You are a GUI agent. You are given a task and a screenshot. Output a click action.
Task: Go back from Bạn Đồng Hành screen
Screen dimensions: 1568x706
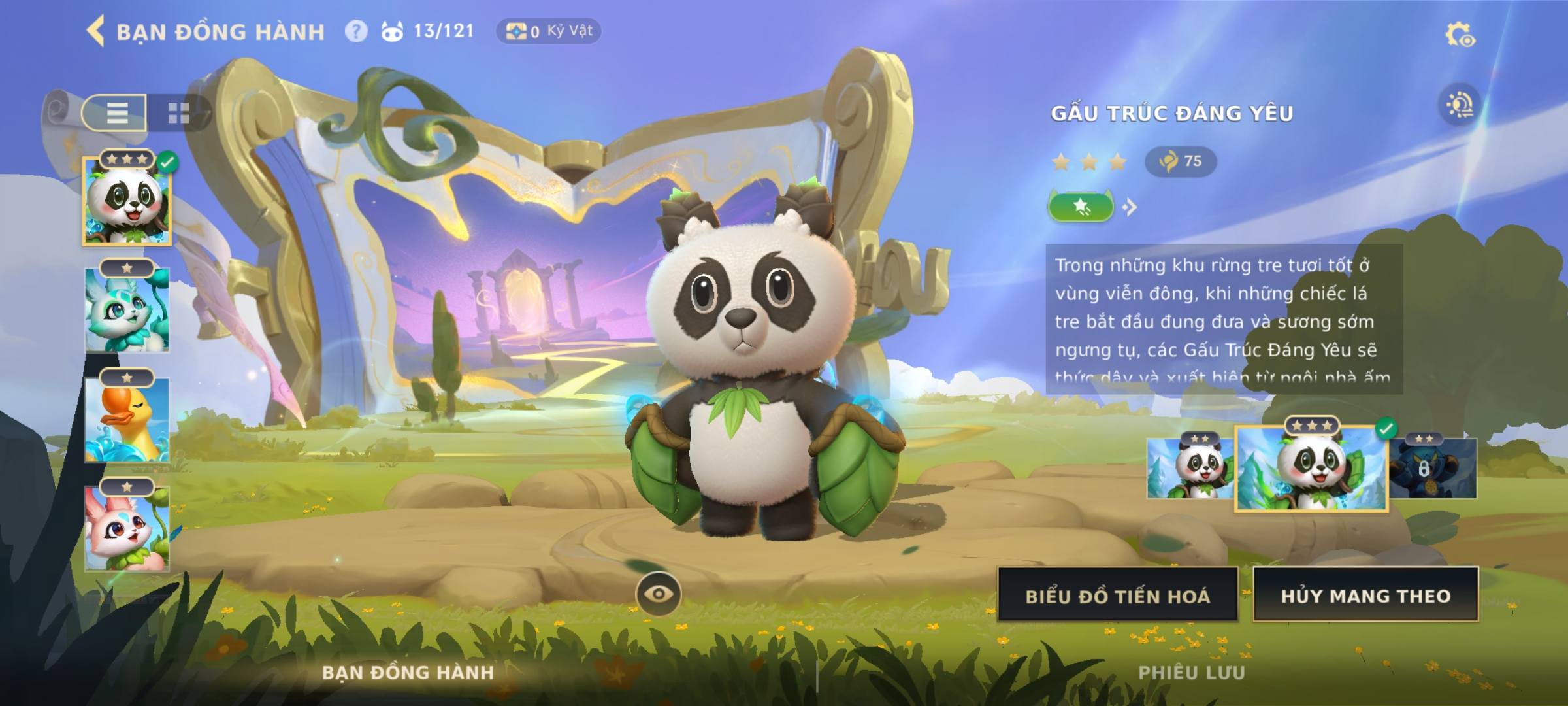96,31
